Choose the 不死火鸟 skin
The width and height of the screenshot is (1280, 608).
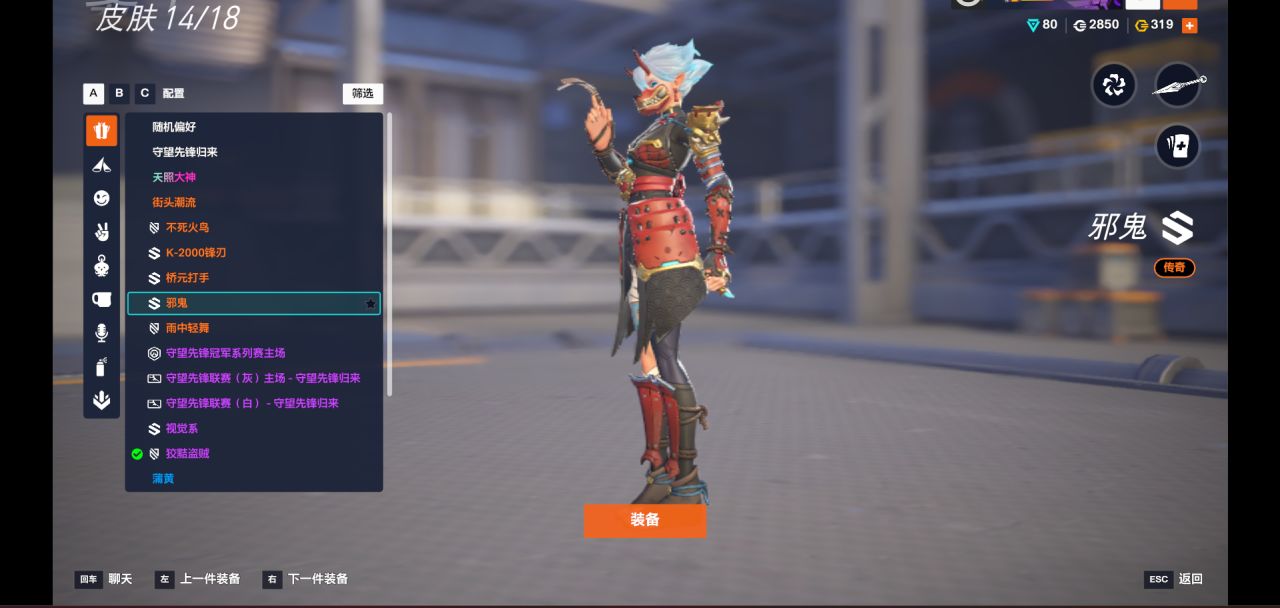[x=187, y=227]
